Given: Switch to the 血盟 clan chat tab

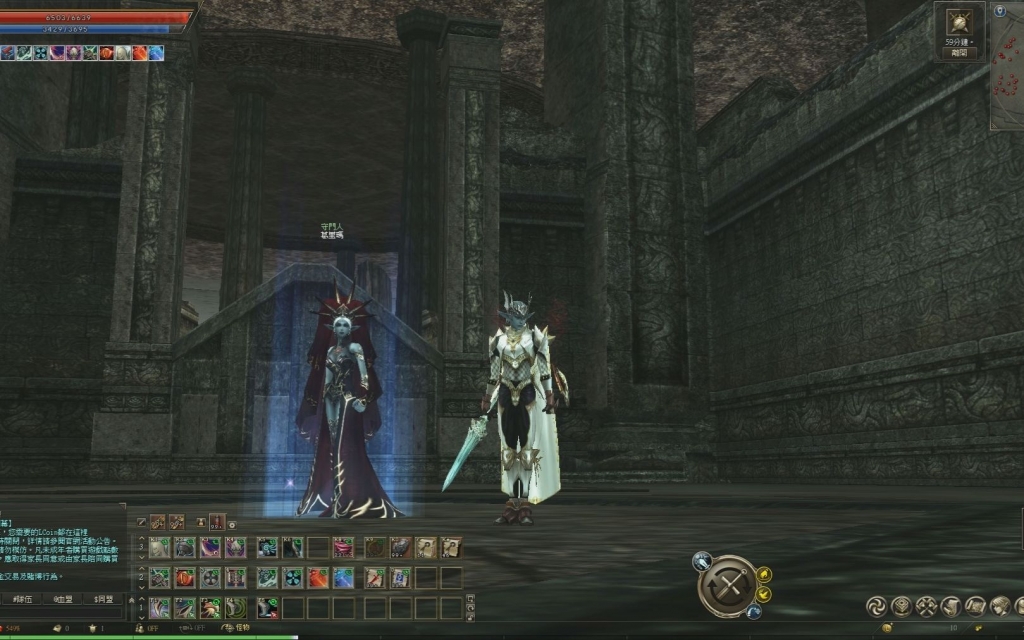Looking at the screenshot, I should (x=64, y=599).
